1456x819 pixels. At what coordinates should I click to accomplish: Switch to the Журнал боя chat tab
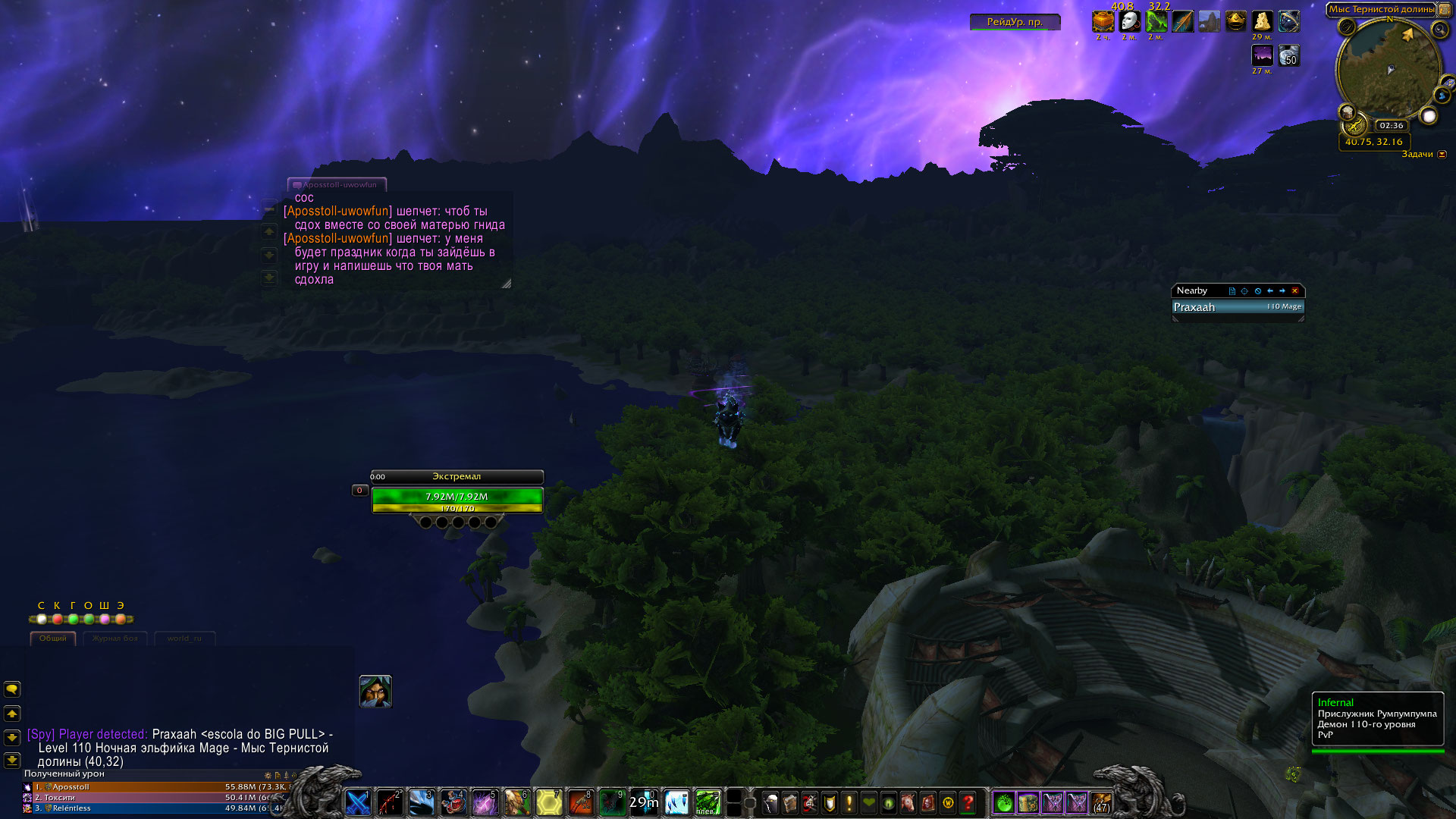115,639
